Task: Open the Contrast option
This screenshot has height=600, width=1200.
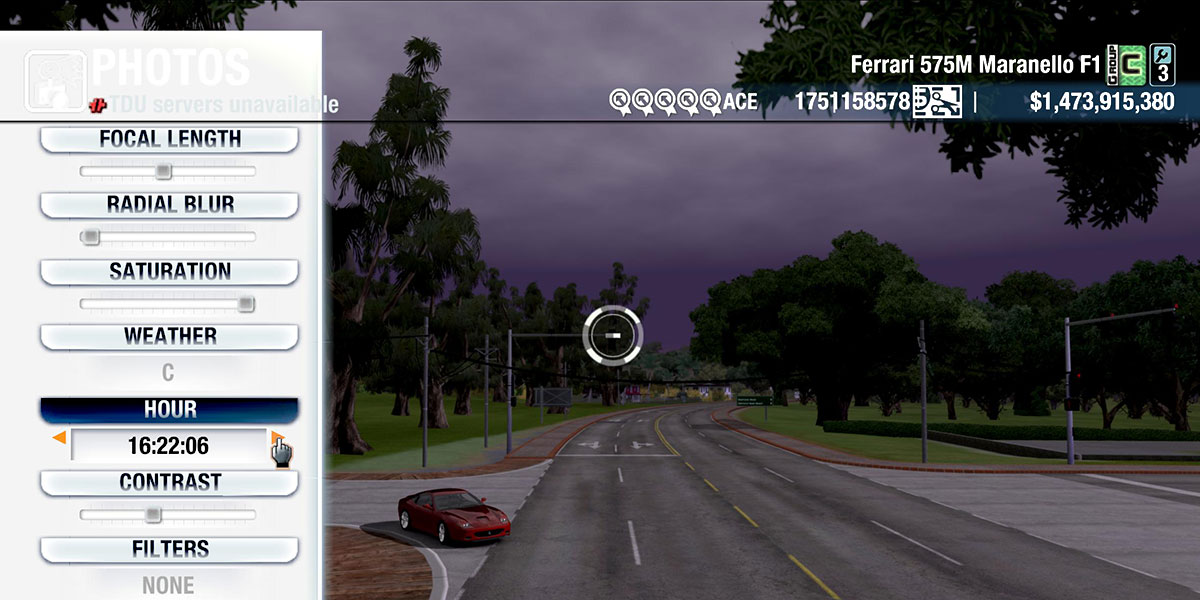Action: pos(169,483)
